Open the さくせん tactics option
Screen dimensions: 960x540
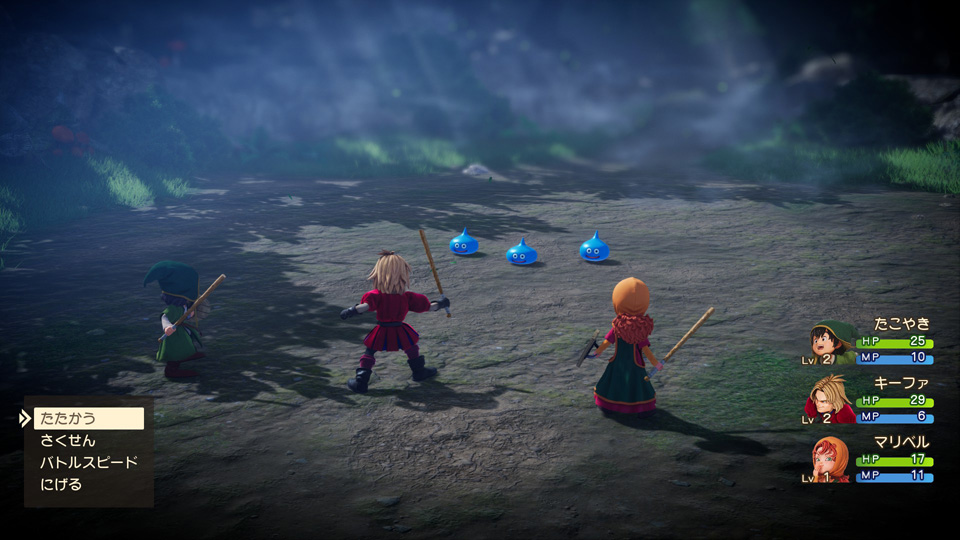(x=68, y=440)
